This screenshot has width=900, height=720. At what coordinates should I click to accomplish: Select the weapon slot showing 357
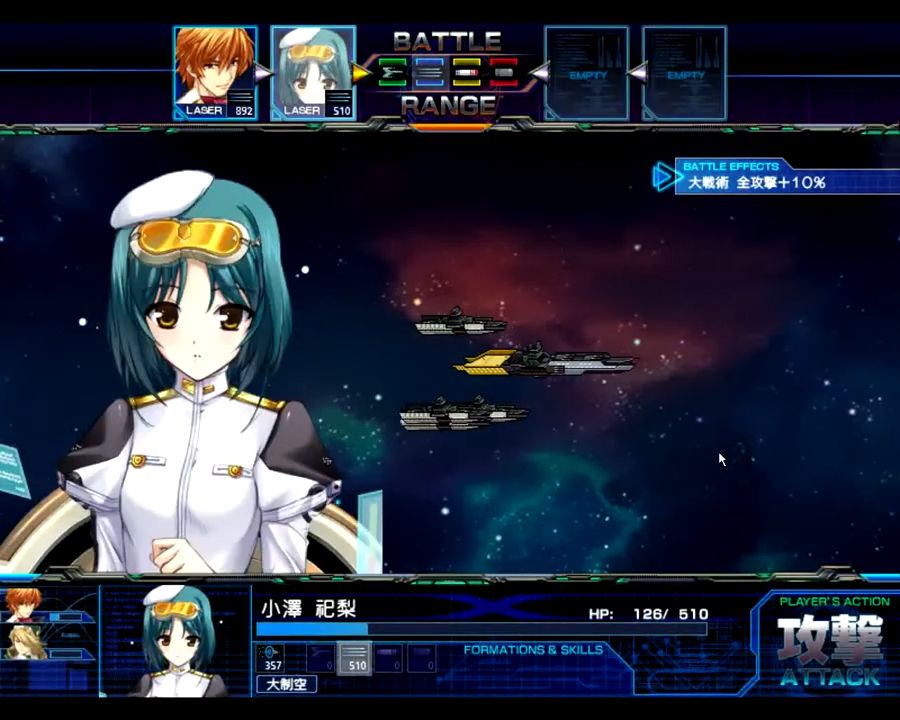pos(271,658)
